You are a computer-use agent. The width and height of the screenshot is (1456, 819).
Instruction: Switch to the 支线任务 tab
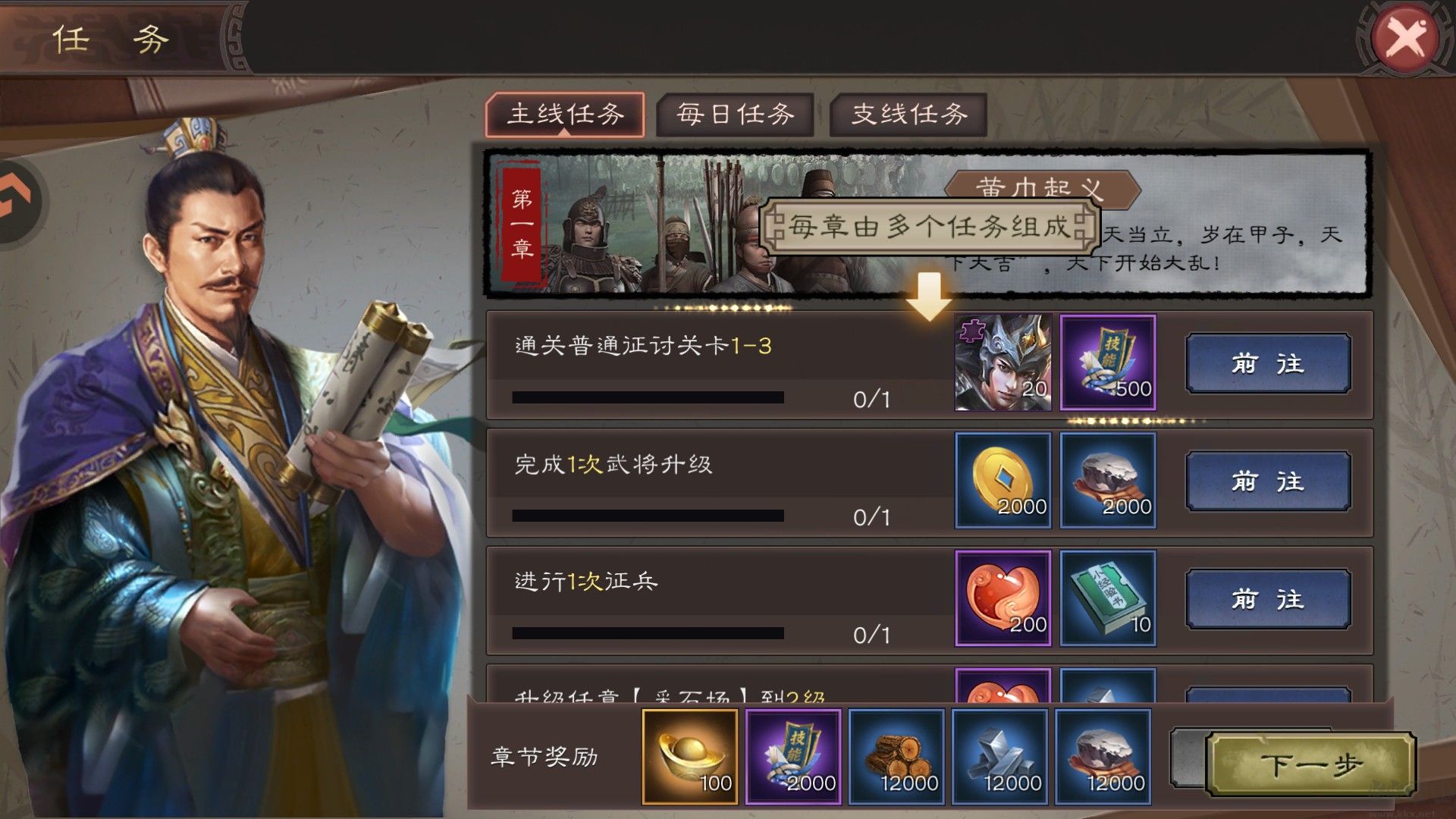[907, 115]
